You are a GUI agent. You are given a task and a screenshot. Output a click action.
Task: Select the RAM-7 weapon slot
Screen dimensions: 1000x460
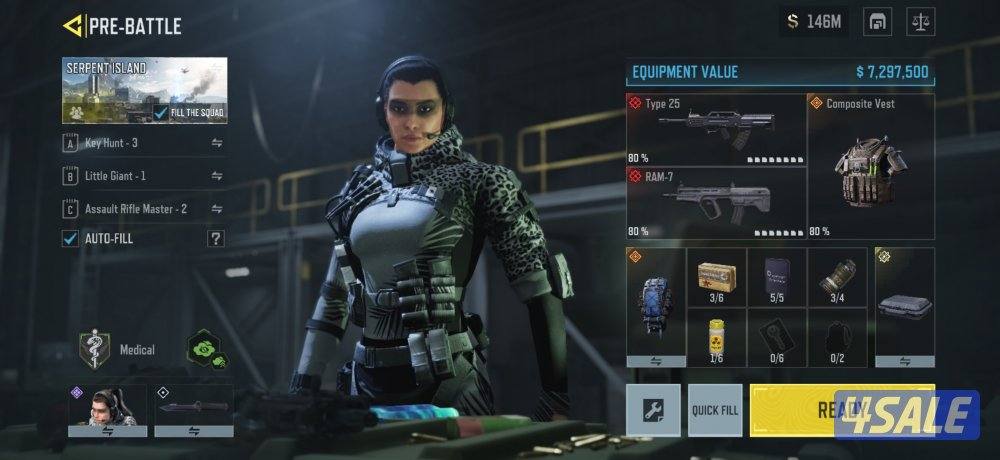[716, 203]
